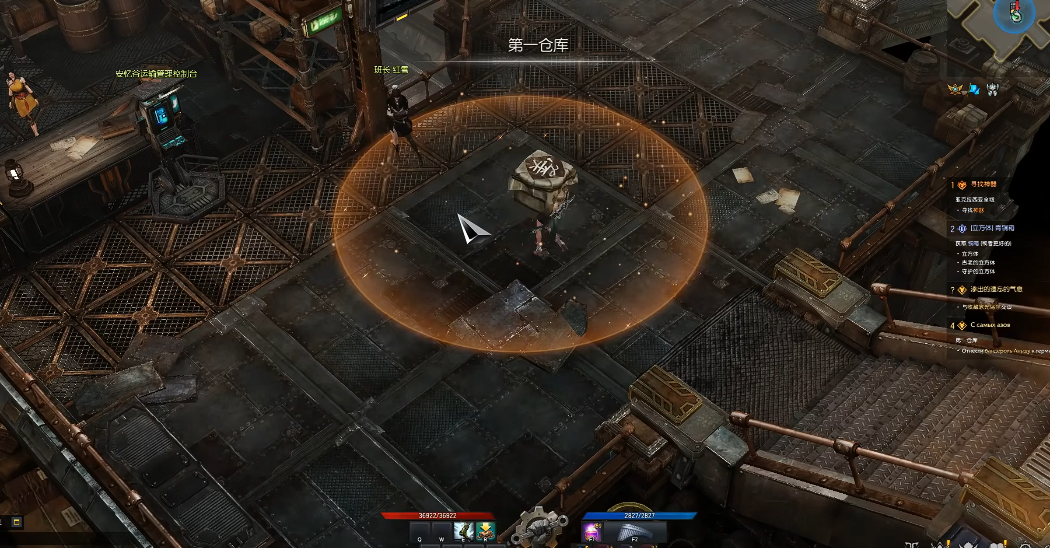Click the silver crest buff icon

tap(993, 89)
